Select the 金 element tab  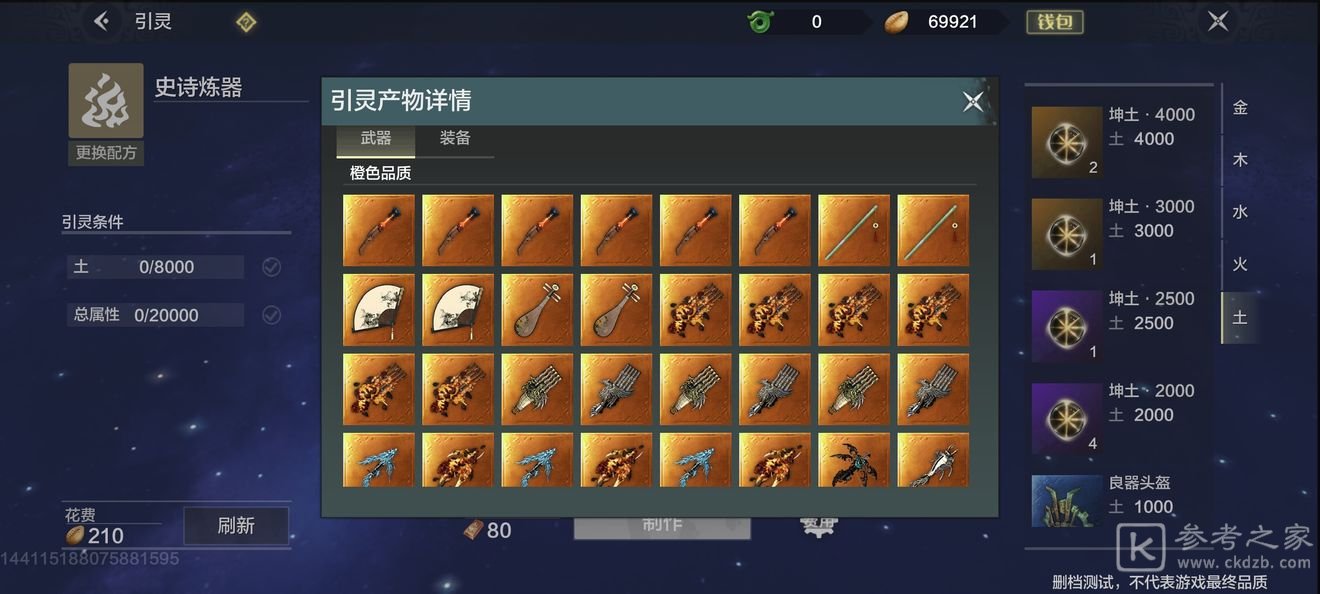tap(1240, 108)
